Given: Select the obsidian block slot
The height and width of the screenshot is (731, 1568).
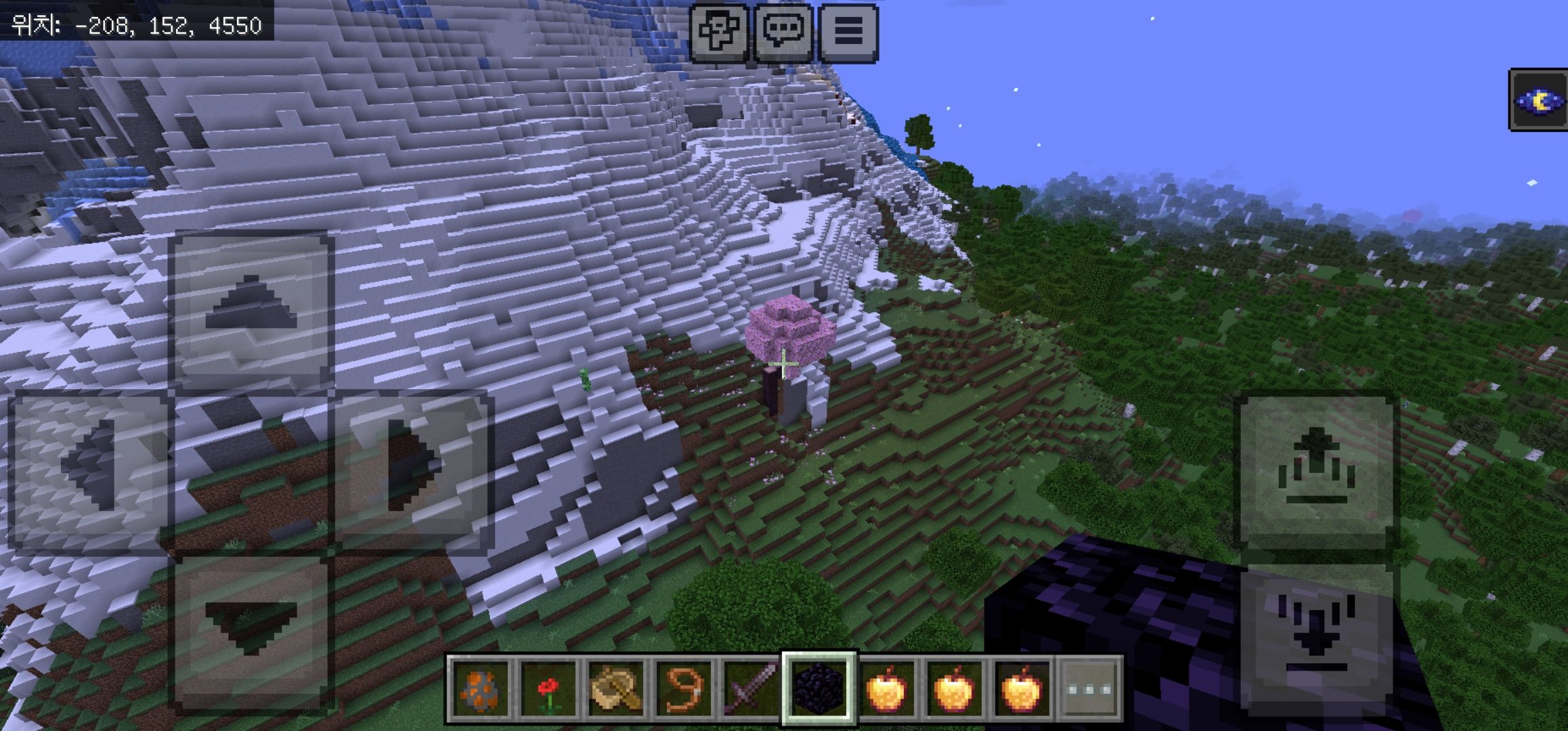Looking at the screenshot, I should click(819, 689).
